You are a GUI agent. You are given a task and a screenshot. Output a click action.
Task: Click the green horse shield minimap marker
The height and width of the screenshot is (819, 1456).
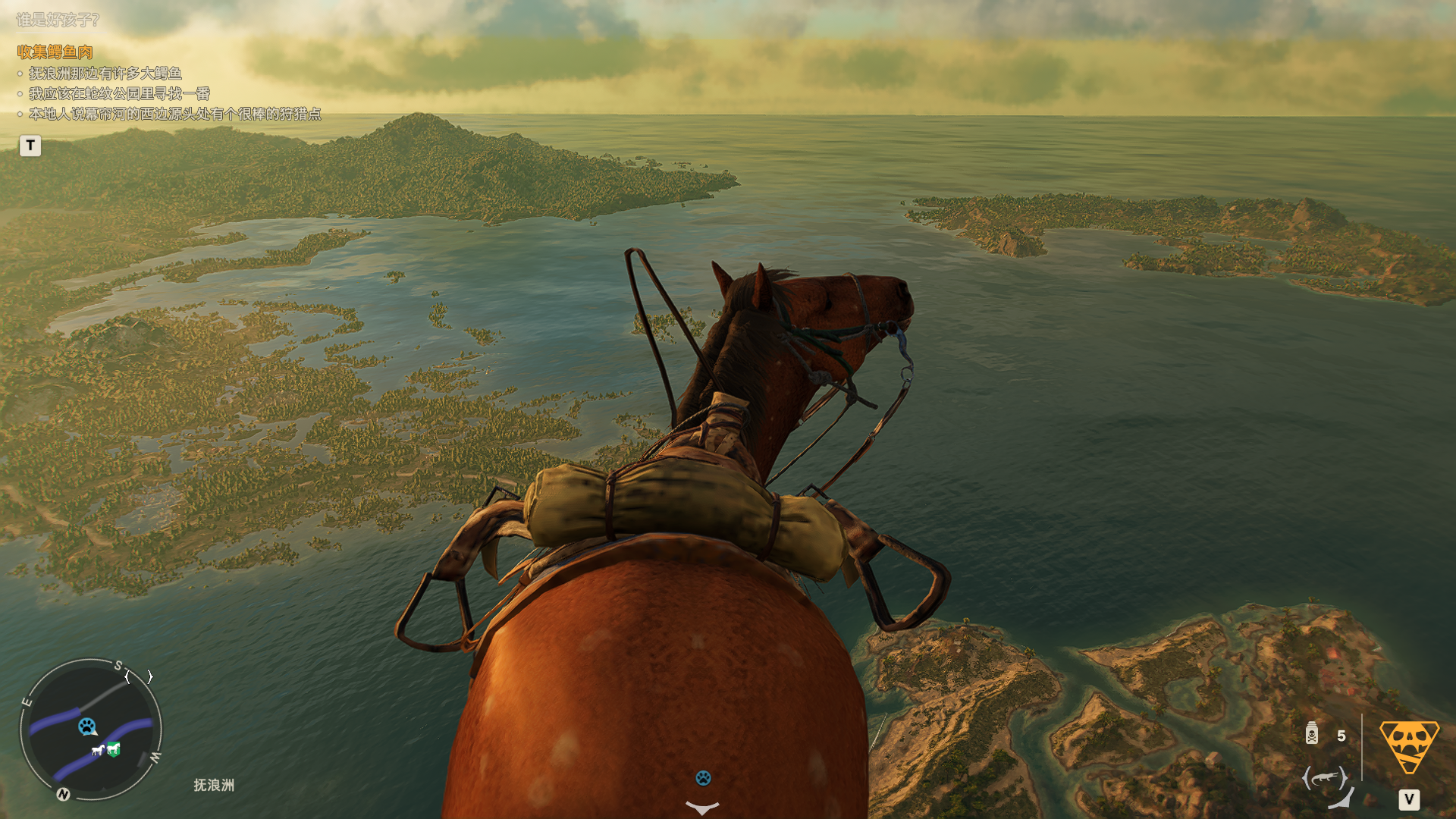pyautogui.click(x=114, y=749)
